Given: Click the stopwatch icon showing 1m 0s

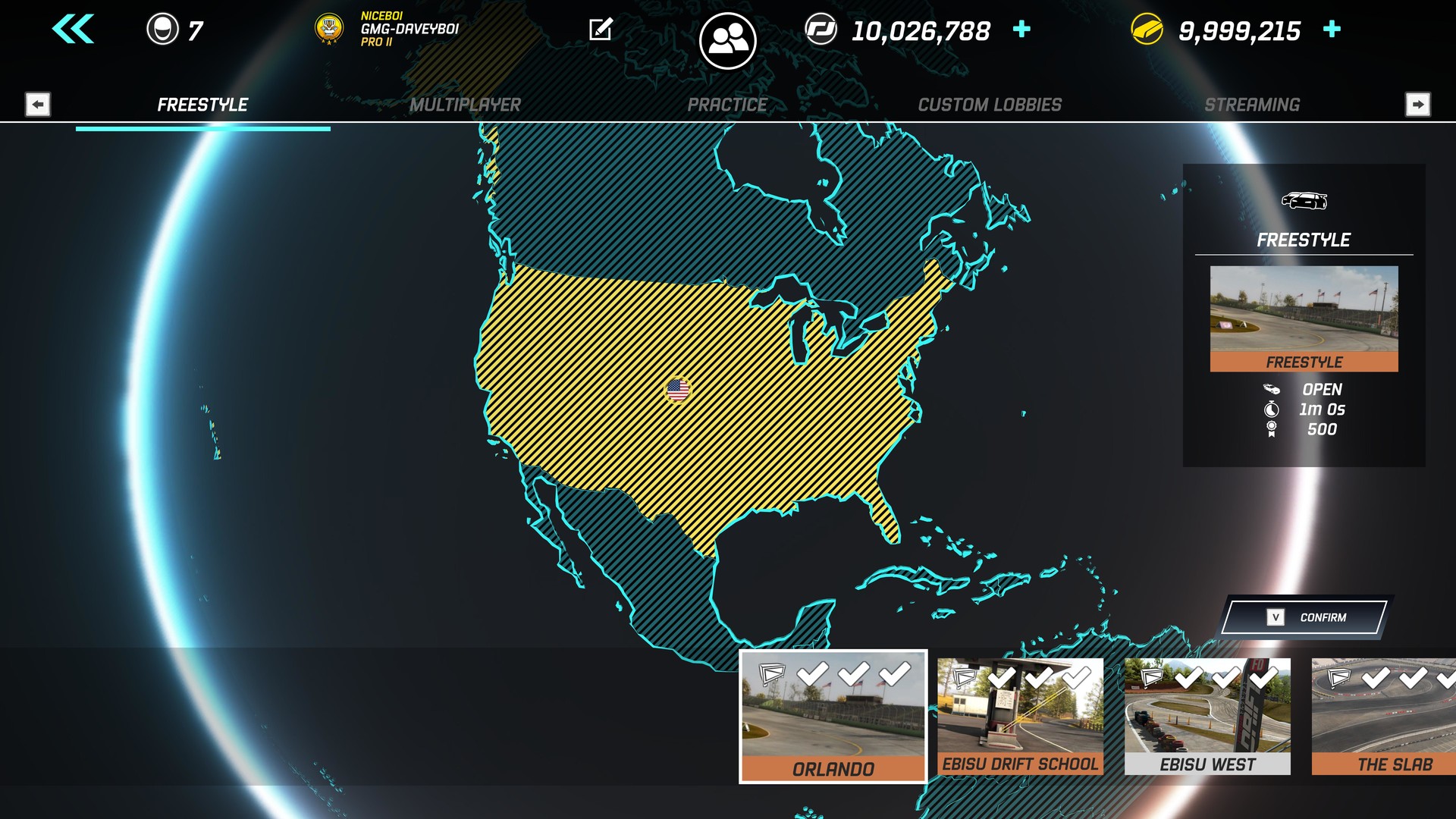Looking at the screenshot, I should pos(1271,409).
